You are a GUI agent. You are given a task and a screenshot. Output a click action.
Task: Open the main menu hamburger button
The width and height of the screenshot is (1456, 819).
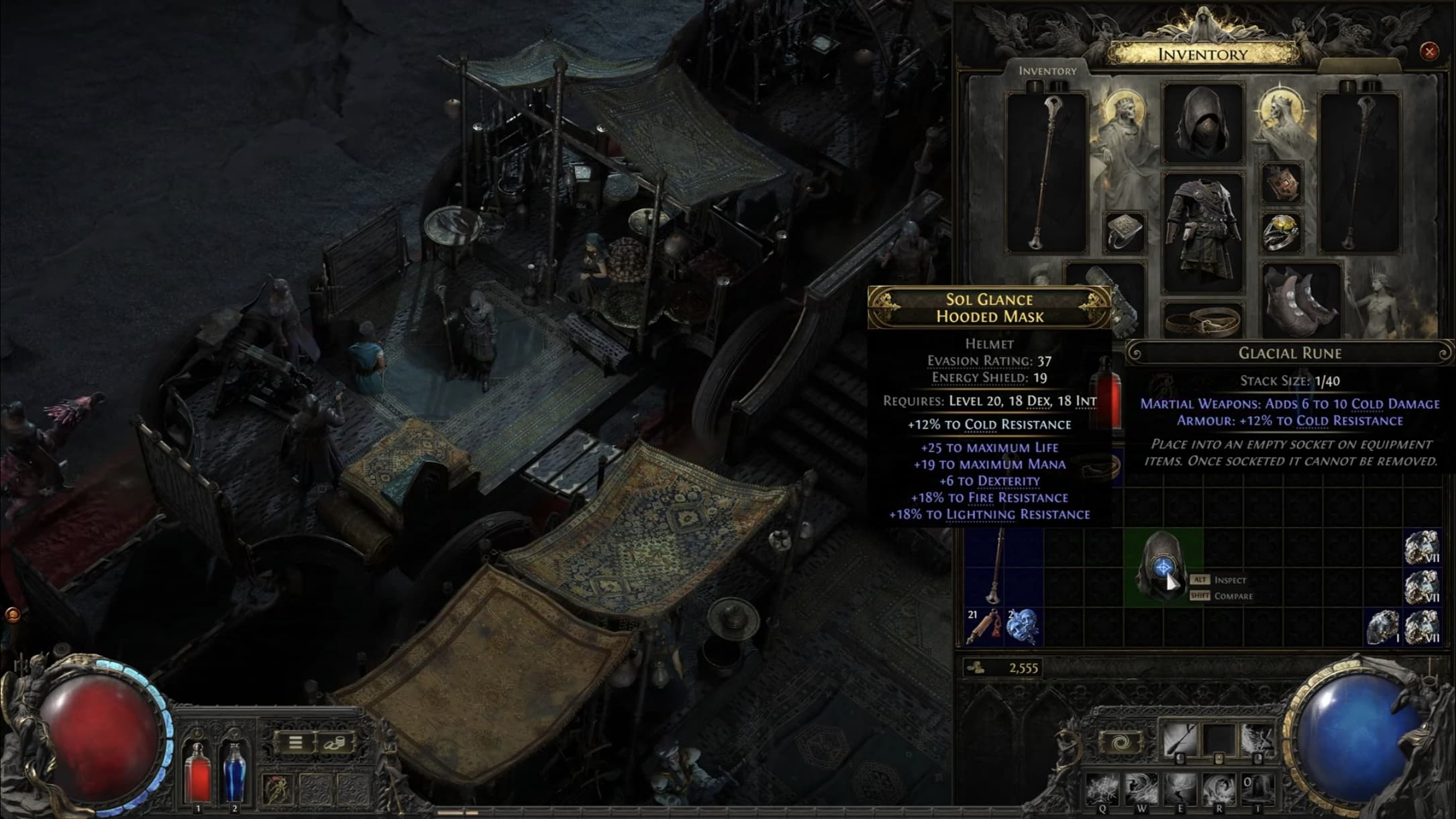pyautogui.click(x=295, y=742)
